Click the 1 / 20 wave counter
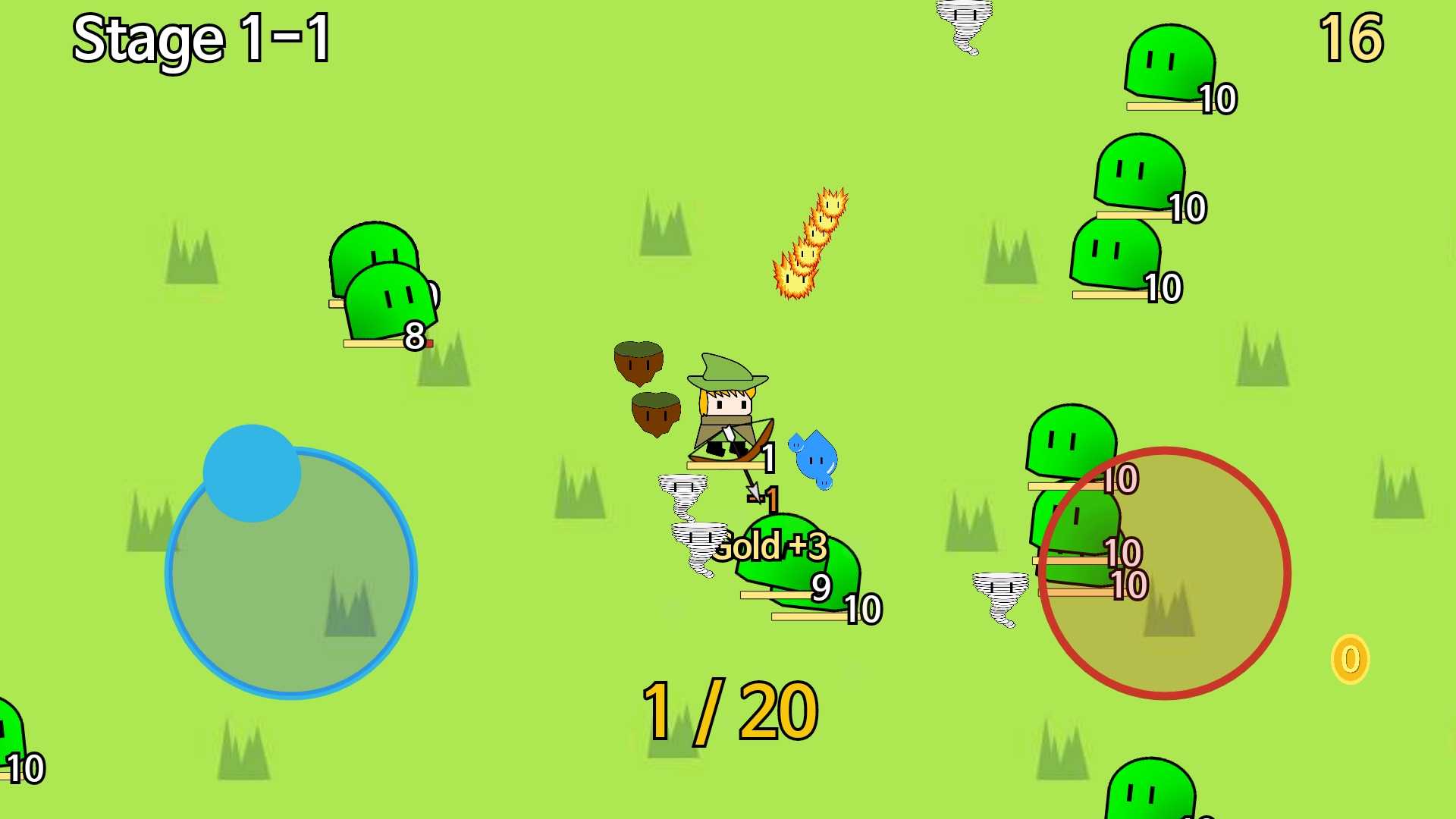 (x=728, y=709)
